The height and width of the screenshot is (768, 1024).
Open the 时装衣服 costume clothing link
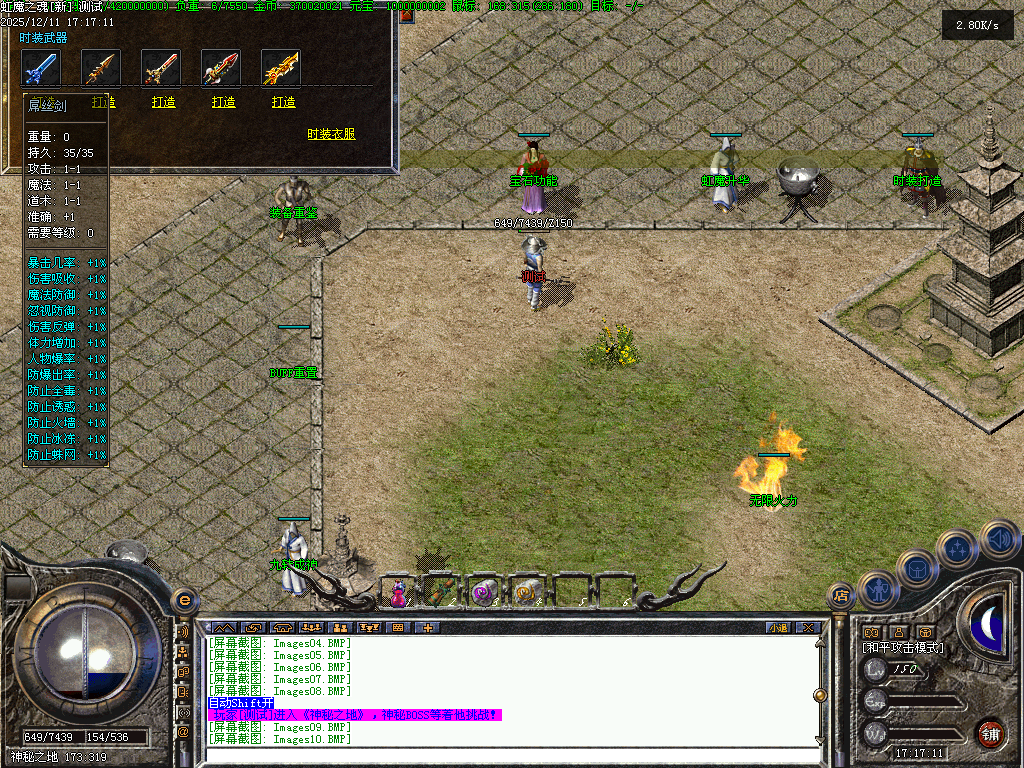[x=331, y=134]
